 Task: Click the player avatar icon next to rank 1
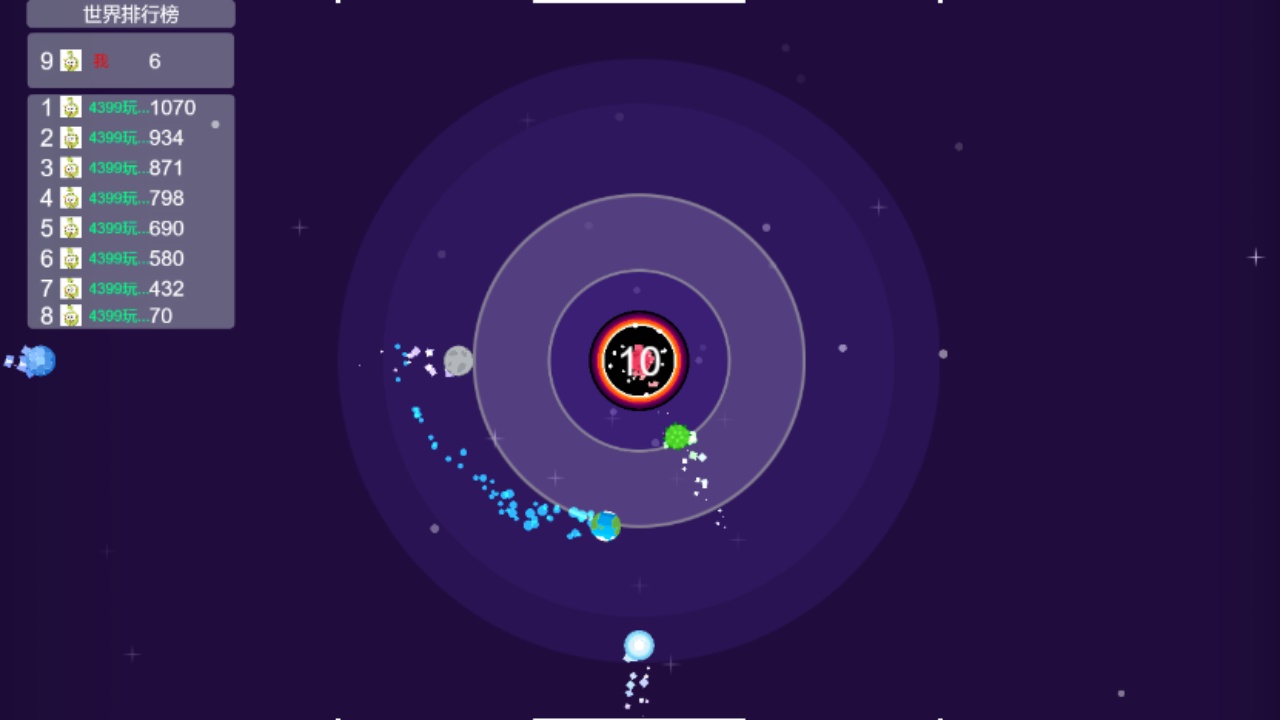point(70,107)
